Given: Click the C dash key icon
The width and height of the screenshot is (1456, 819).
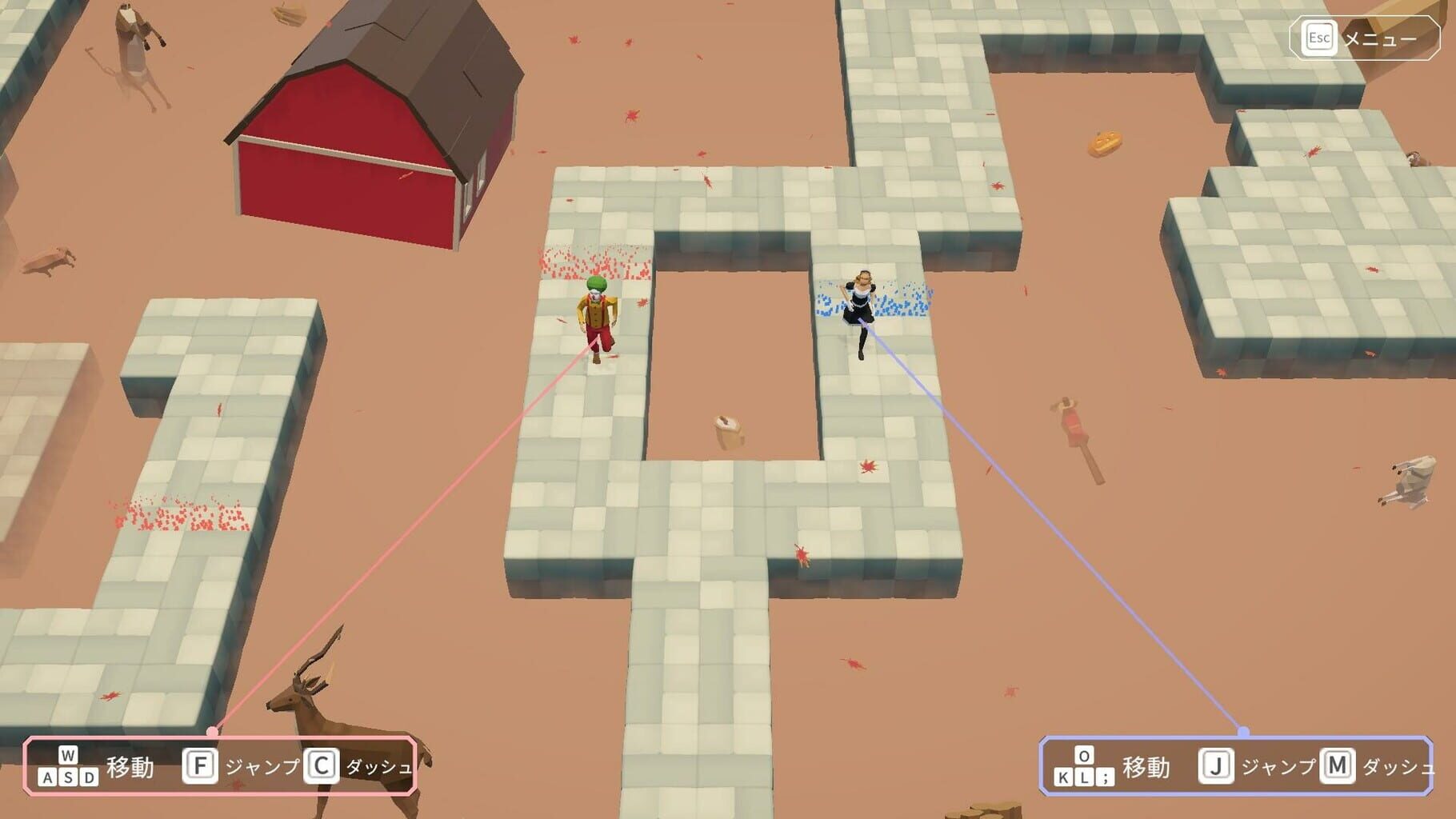Looking at the screenshot, I should coord(321,766).
